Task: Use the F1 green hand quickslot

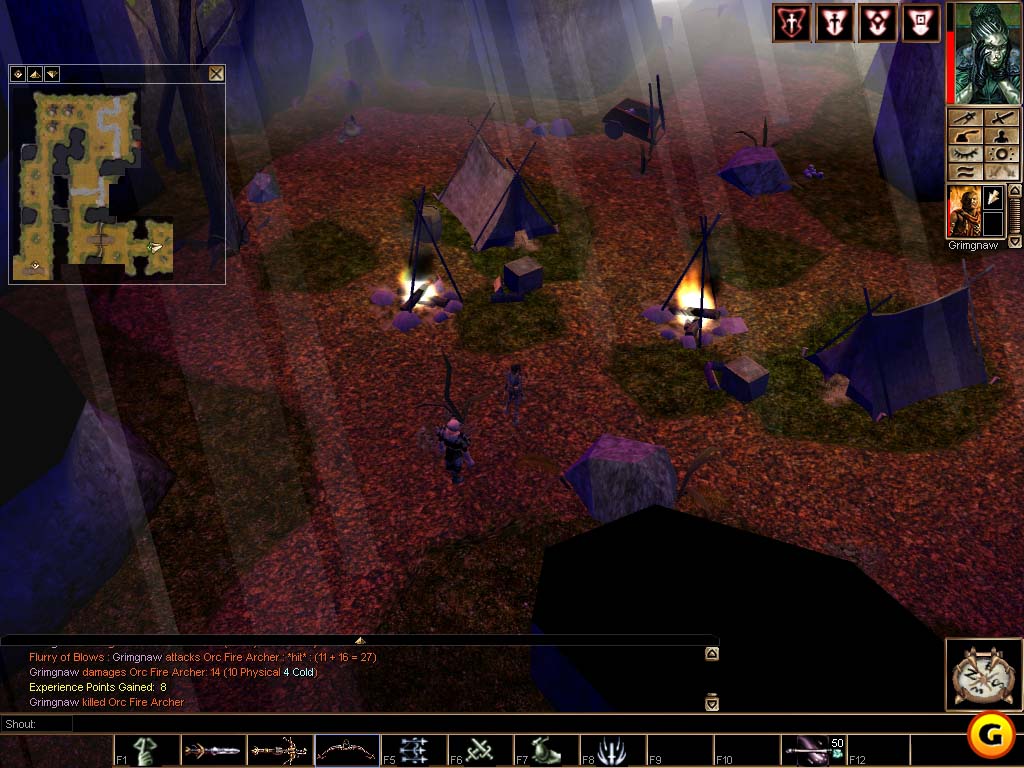Action: pyautogui.click(x=147, y=750)
